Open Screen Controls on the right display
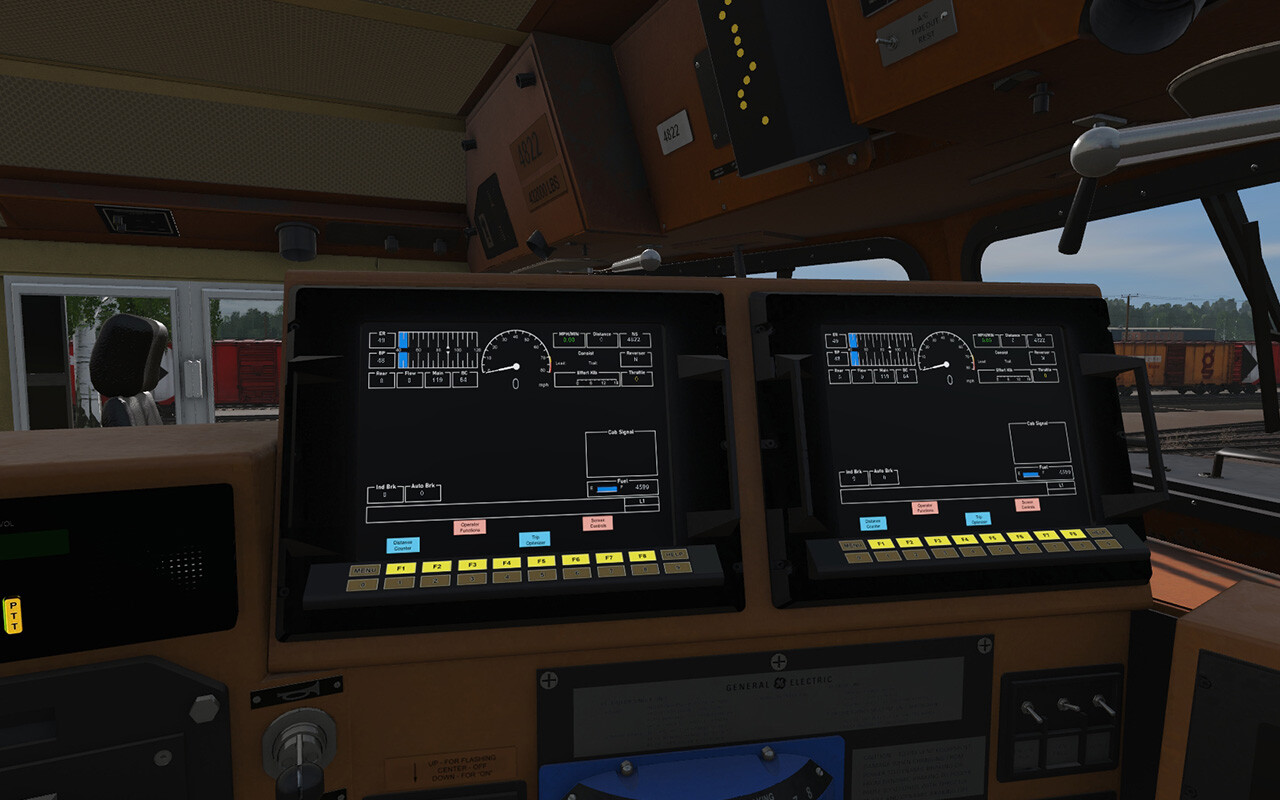Screen dimensions: 1280x800 1027,505
